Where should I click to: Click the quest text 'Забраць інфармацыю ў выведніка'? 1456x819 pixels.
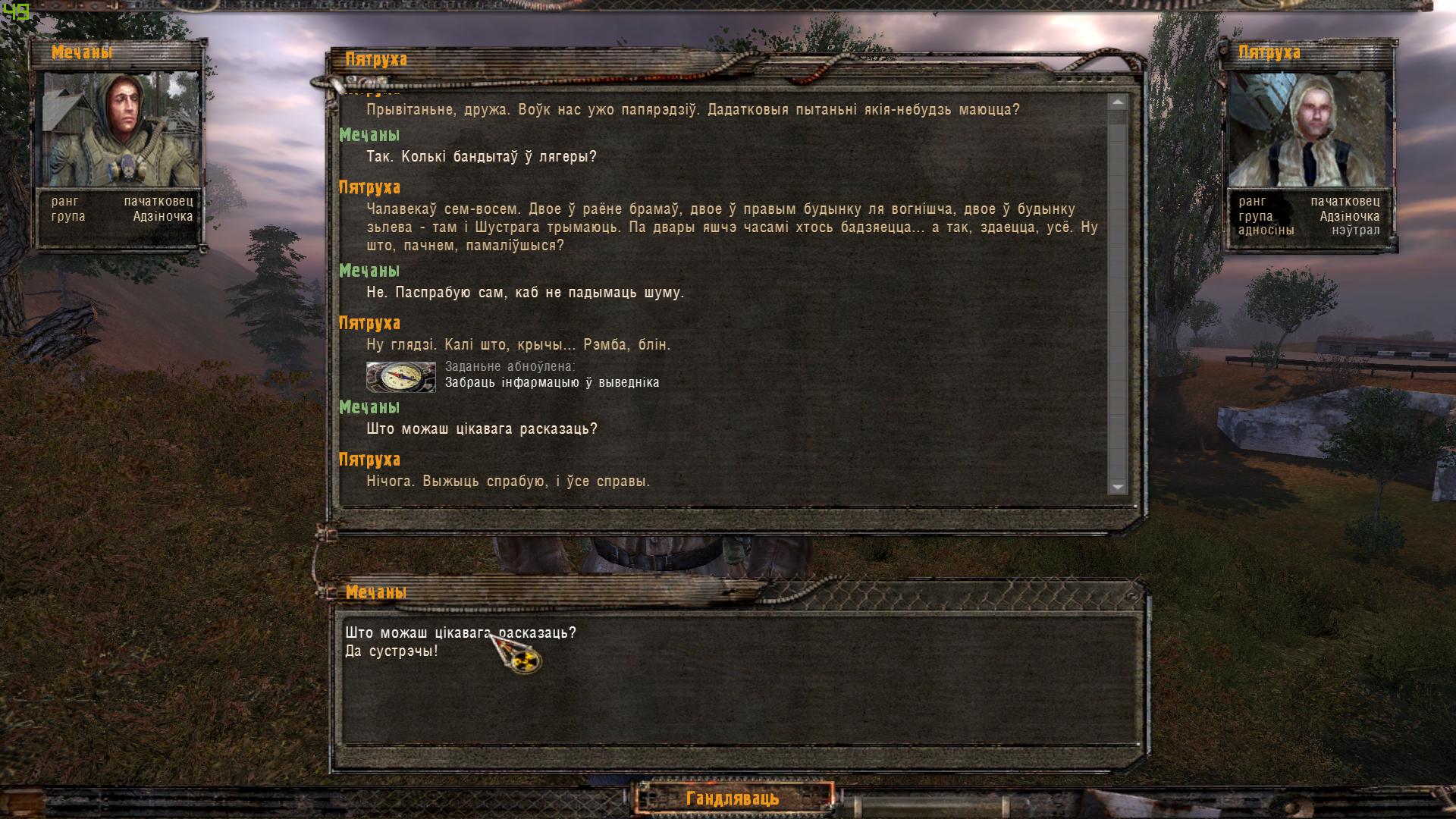[x=554, y=383]
